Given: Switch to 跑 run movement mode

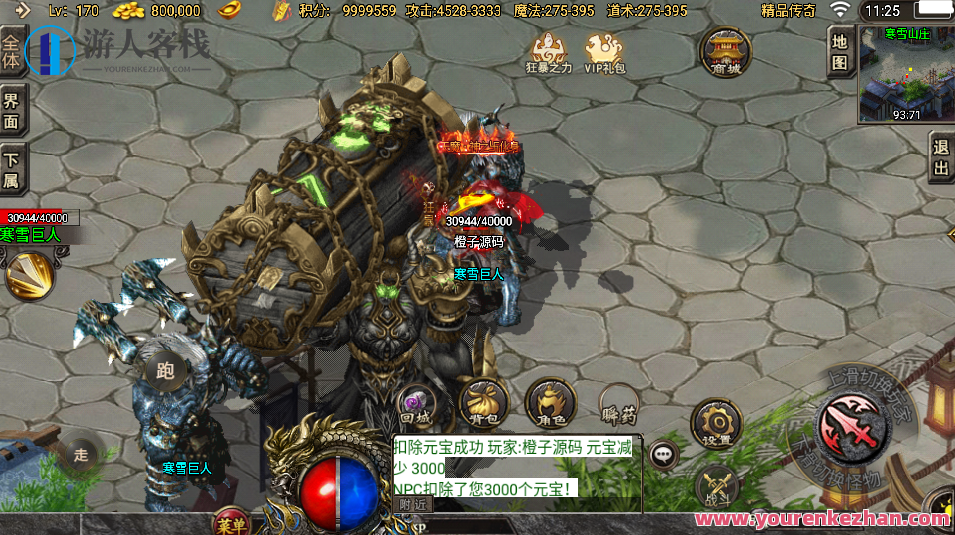Looking at the screenshot, I should [166, 372].
